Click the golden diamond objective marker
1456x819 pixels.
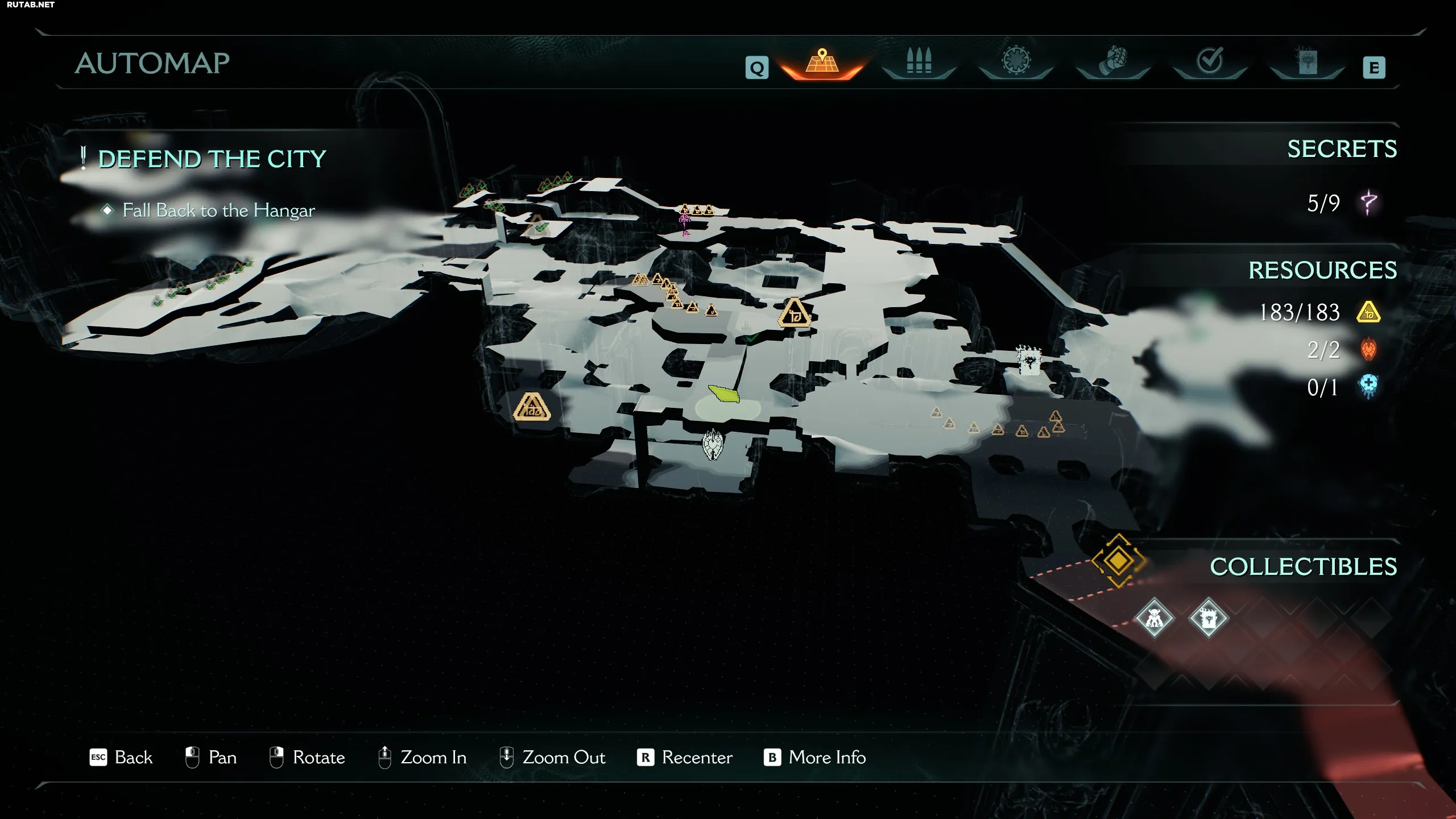pos(1118,561)
